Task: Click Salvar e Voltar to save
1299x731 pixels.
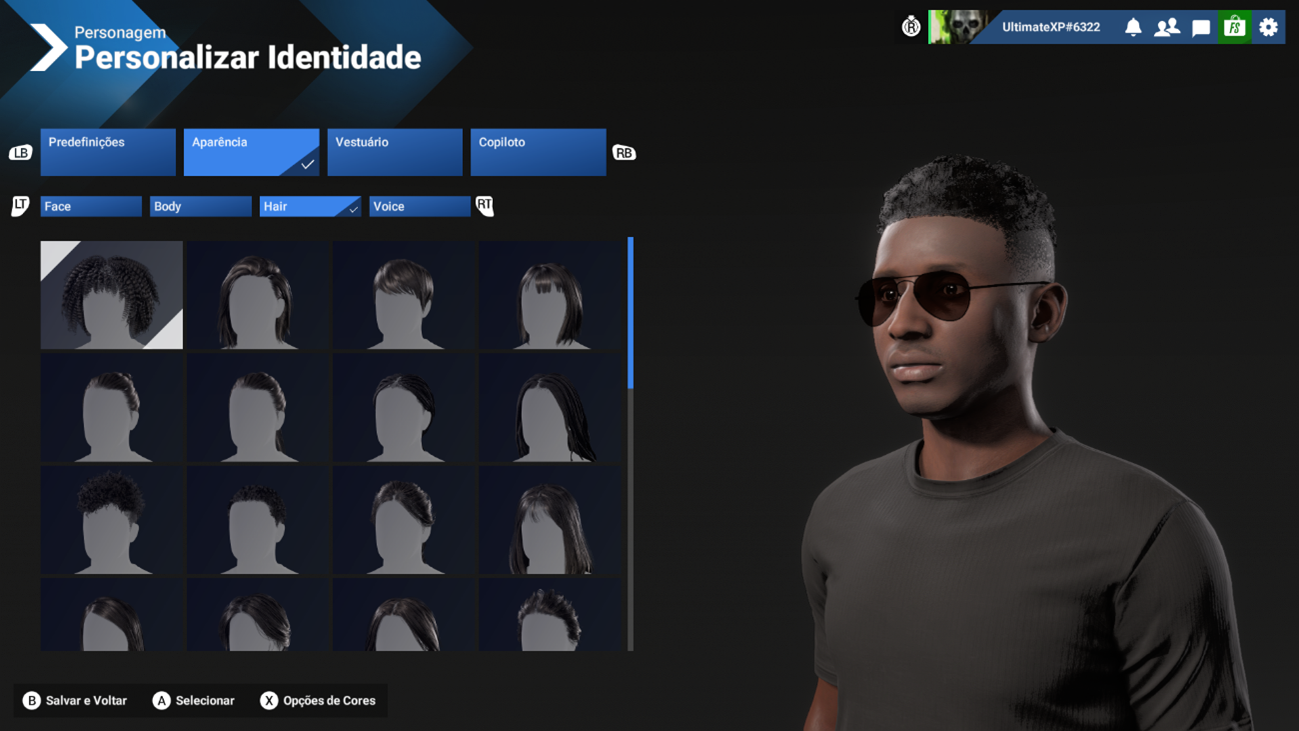Action: (75, 701)
